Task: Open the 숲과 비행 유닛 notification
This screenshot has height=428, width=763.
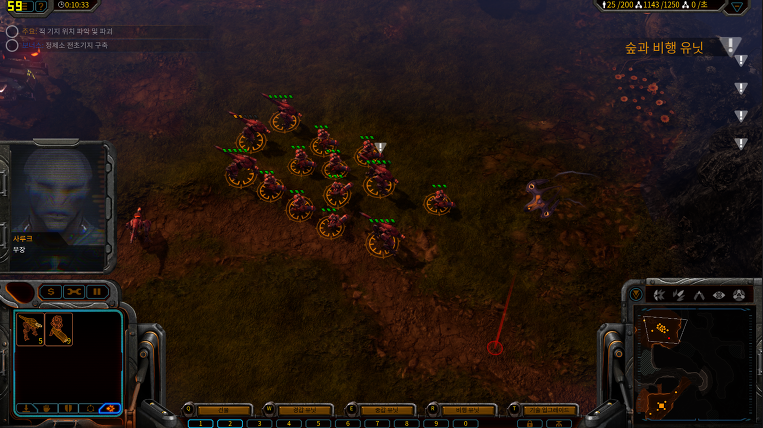Action: coord(665,47)
